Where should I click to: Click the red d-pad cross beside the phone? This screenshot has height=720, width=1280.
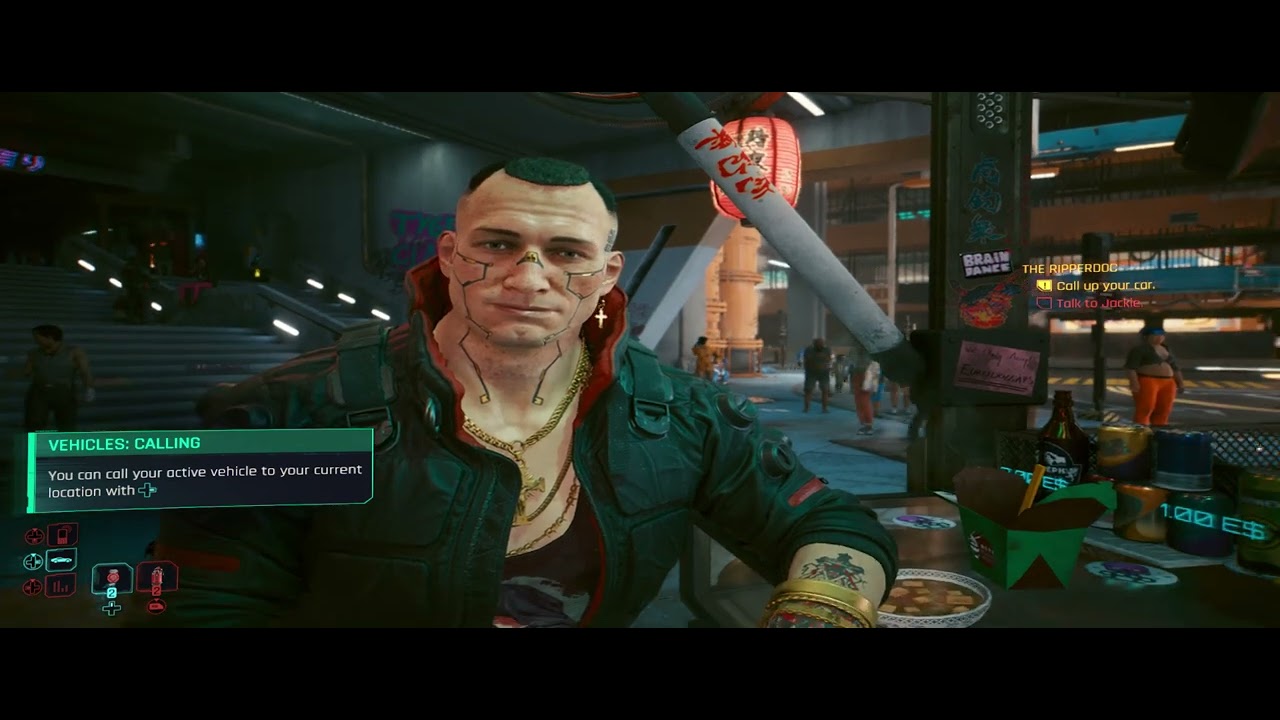pyautogui.click(x=34, y=535)
